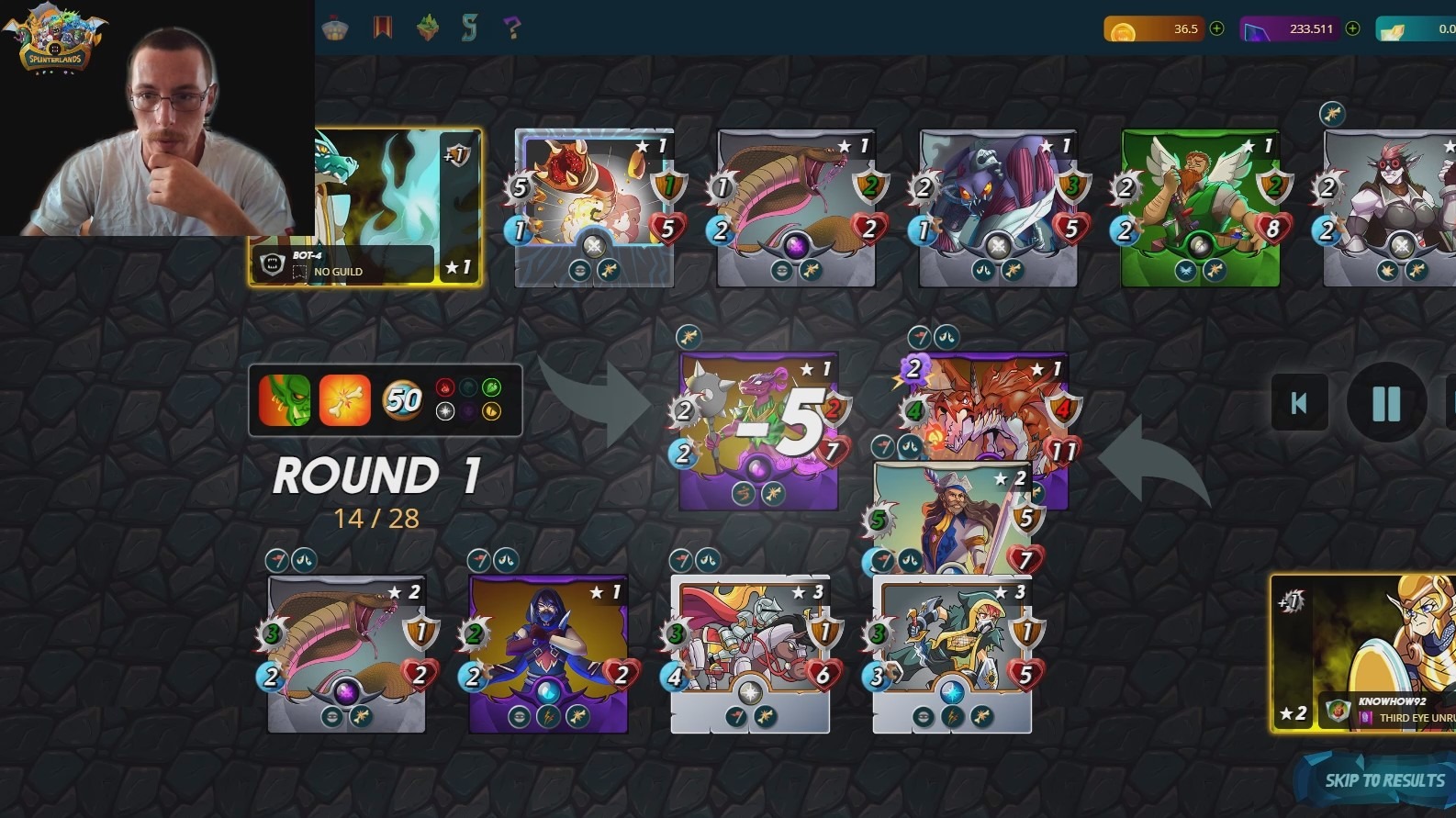The image size is (1456, 818).
Task: Select the explosion ruleset icon
Action: (x=345, y=400)
